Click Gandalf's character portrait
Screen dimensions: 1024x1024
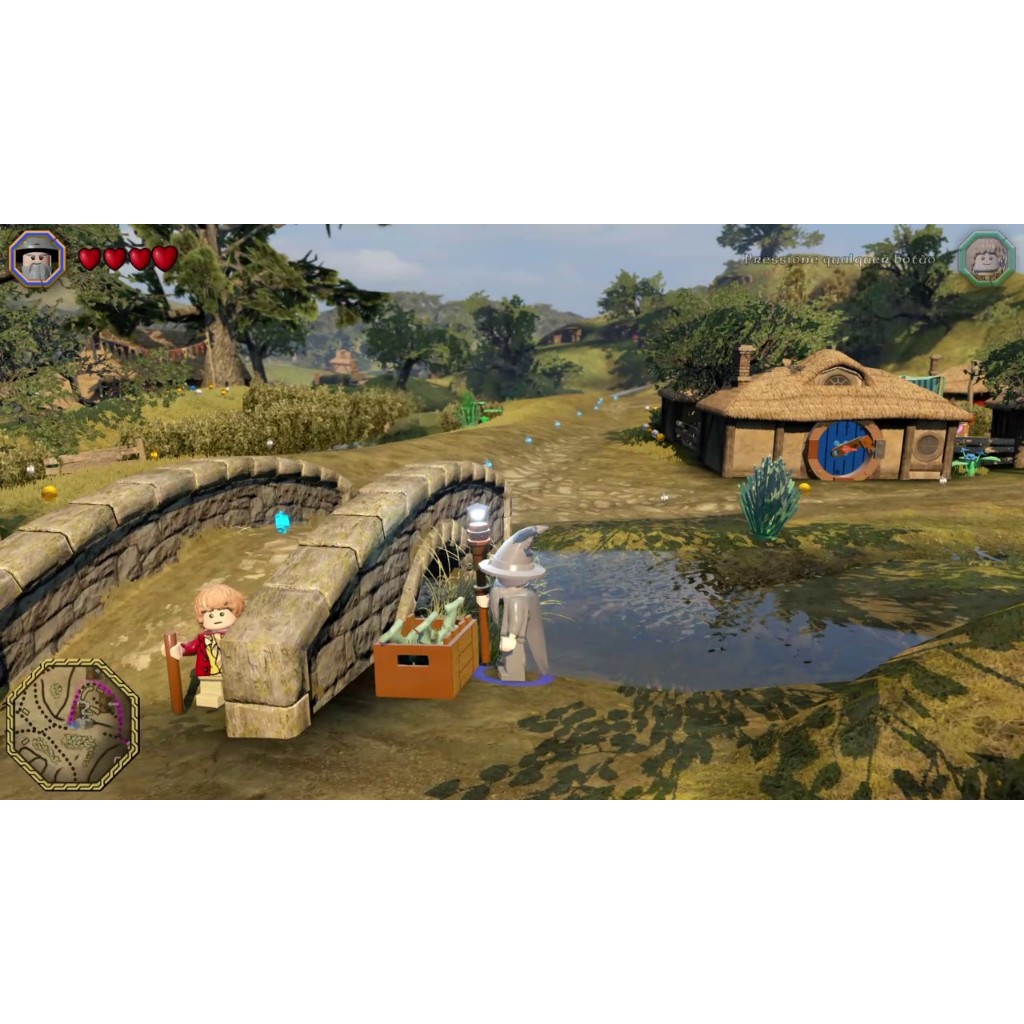tap(37, 259)
